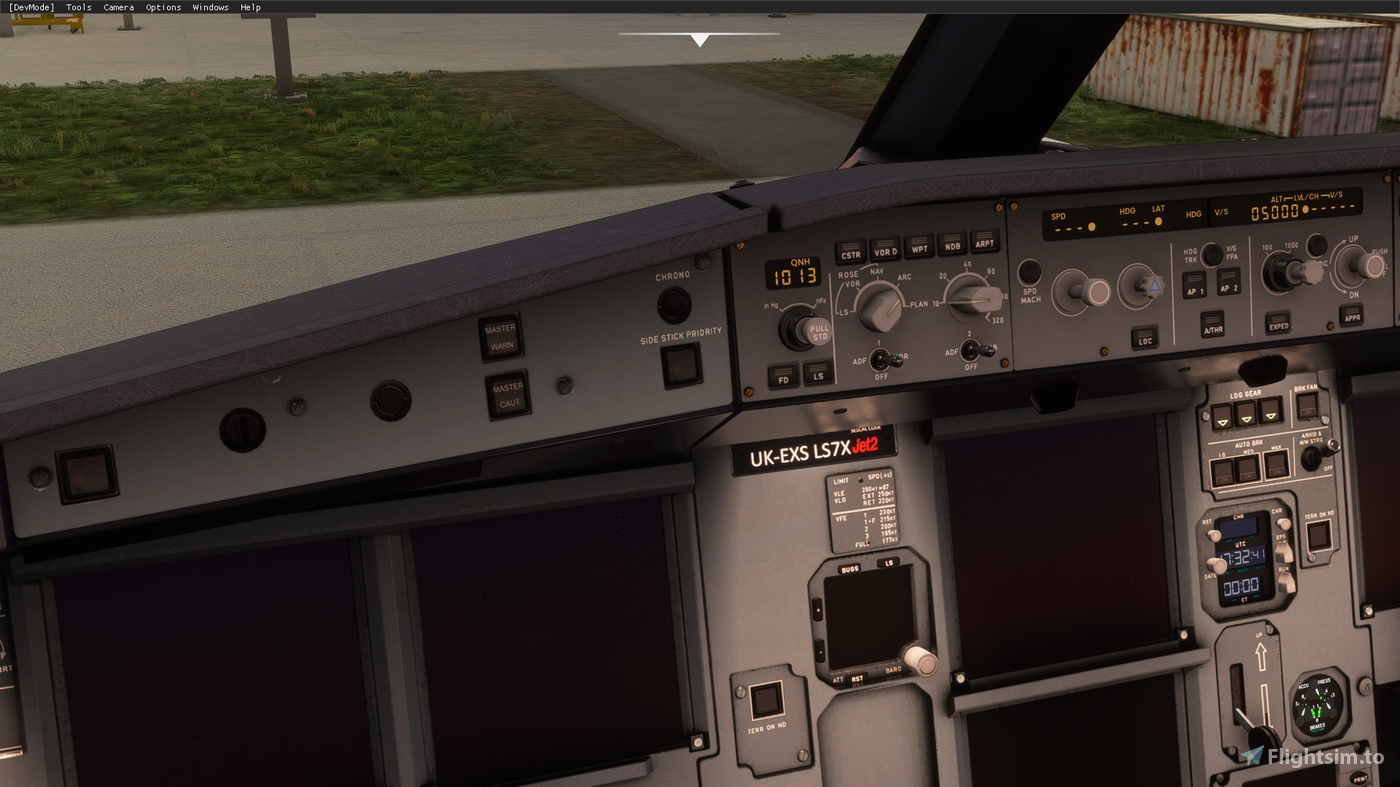Click the camera view slider arrow at top
The image size is (1400, 787).
pyautogui.click(x=700, y=39)
